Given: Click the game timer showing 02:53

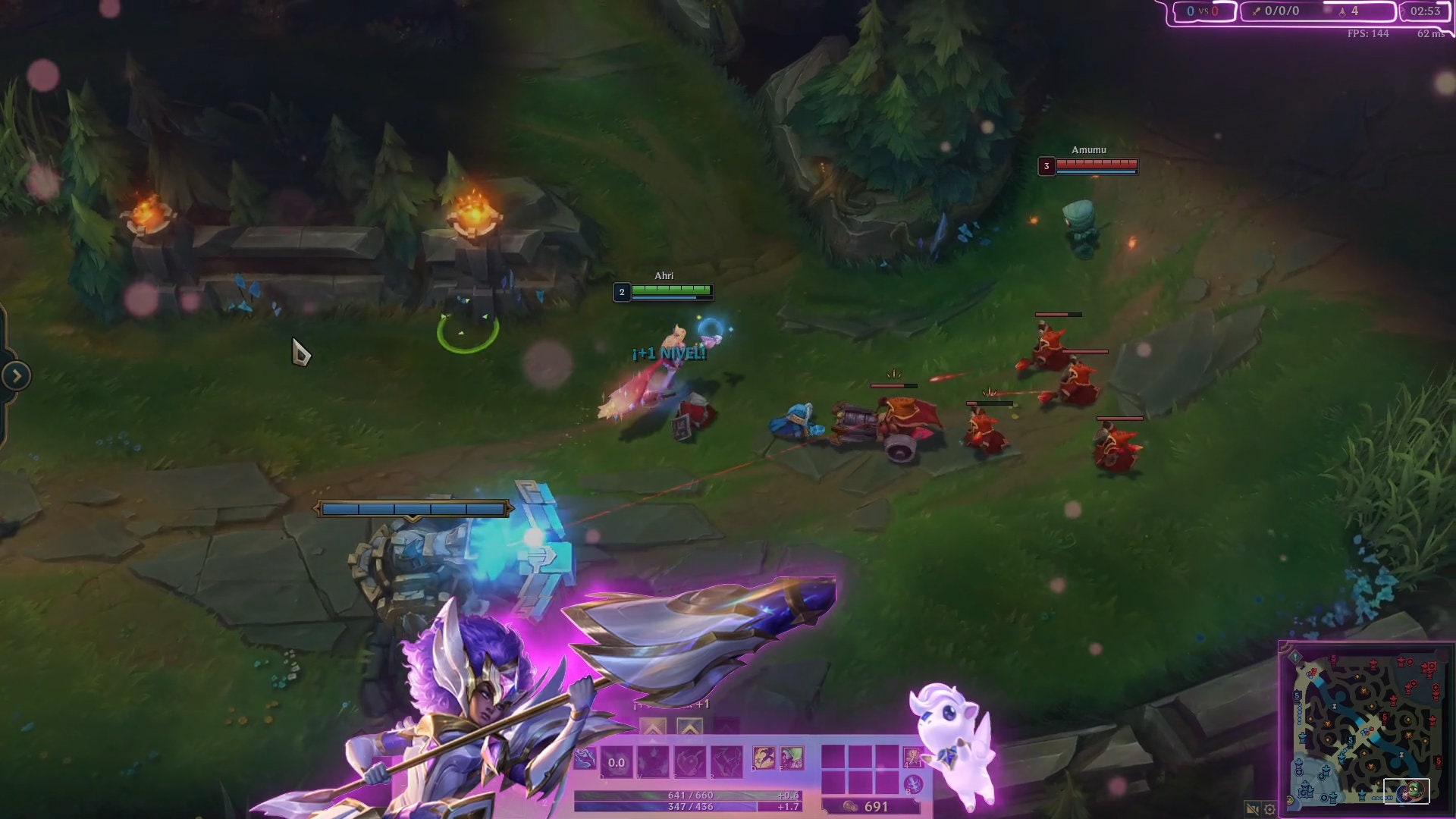Looking at the screenshot, I should 1427,11.
